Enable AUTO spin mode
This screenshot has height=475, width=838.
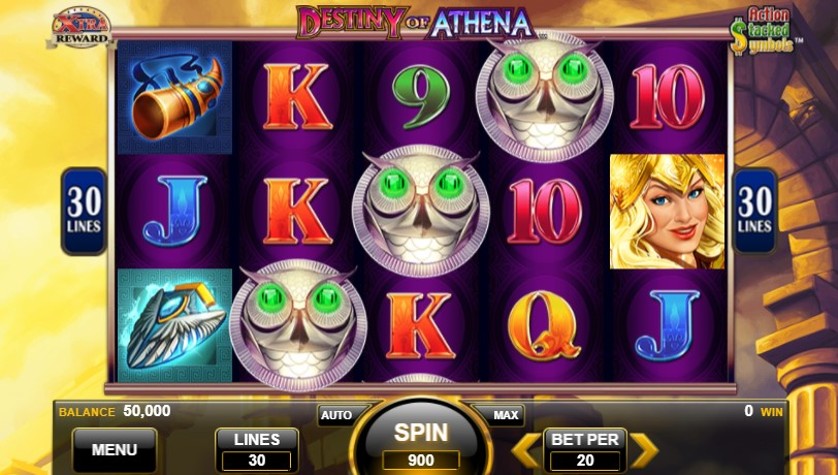point(337,414)
